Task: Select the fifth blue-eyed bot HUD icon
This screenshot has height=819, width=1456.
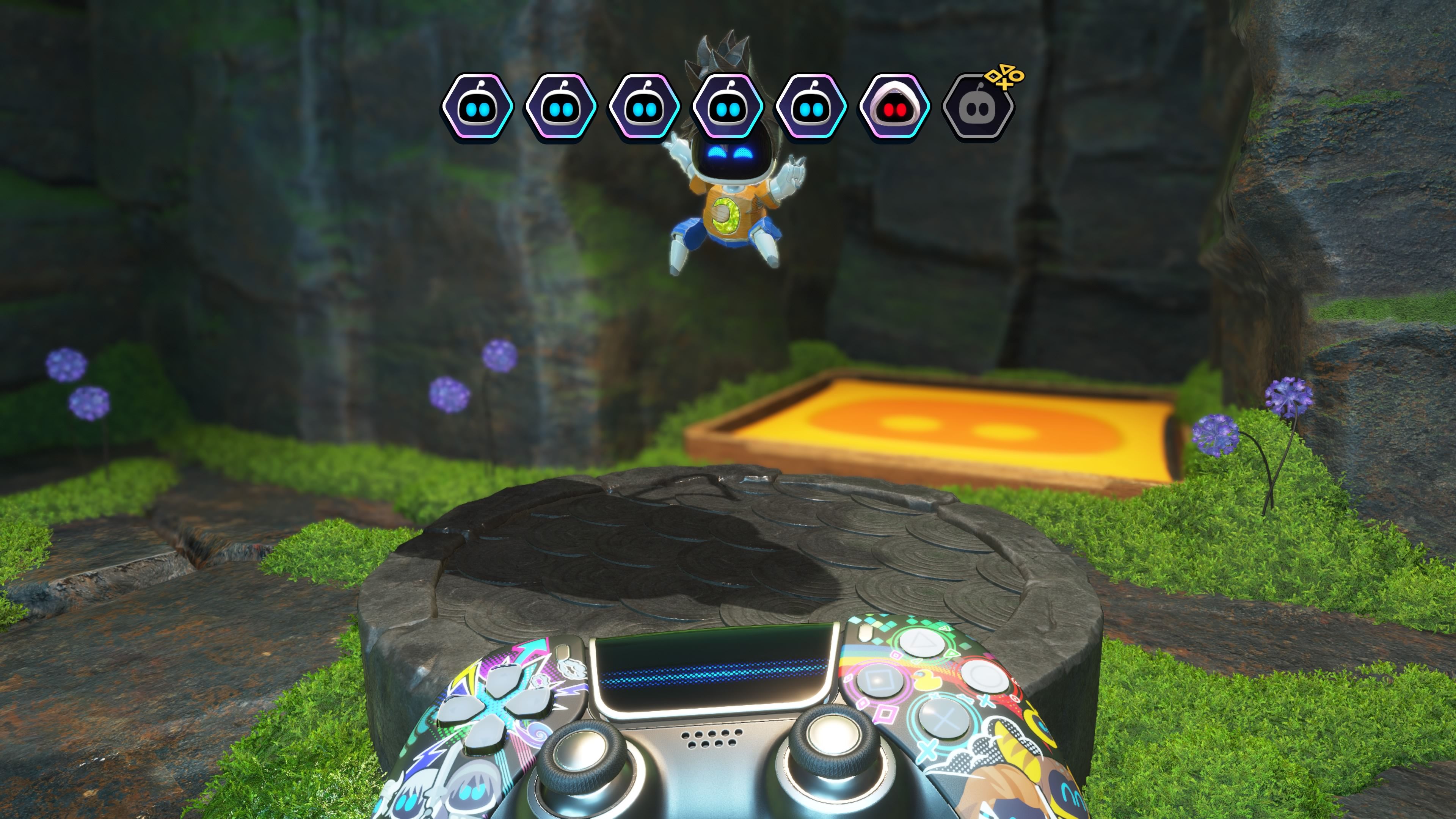Action: (x=811, y=107)
